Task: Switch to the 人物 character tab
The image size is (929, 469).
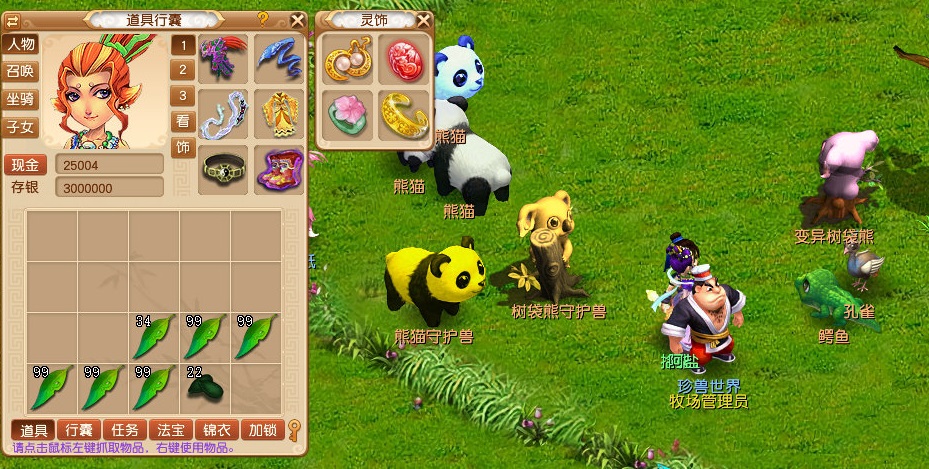Action: click(x=20, y=44)
